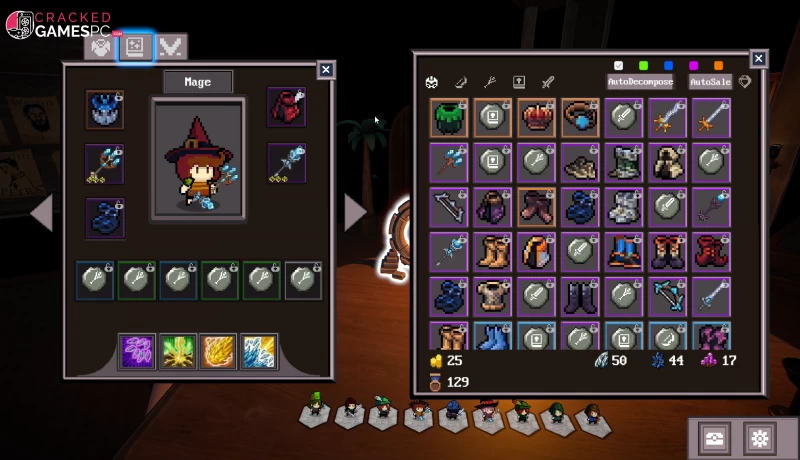
Task: Toggle the white rarity filter checkbox
Action: point(619,66)
